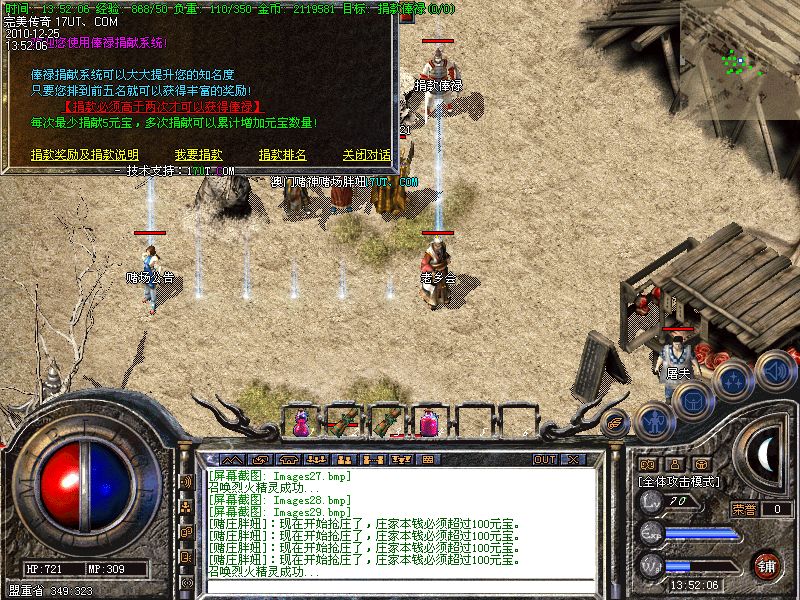Open the bag round button
Viewport: 800px width, 600px height.
(x=692, y=399)
